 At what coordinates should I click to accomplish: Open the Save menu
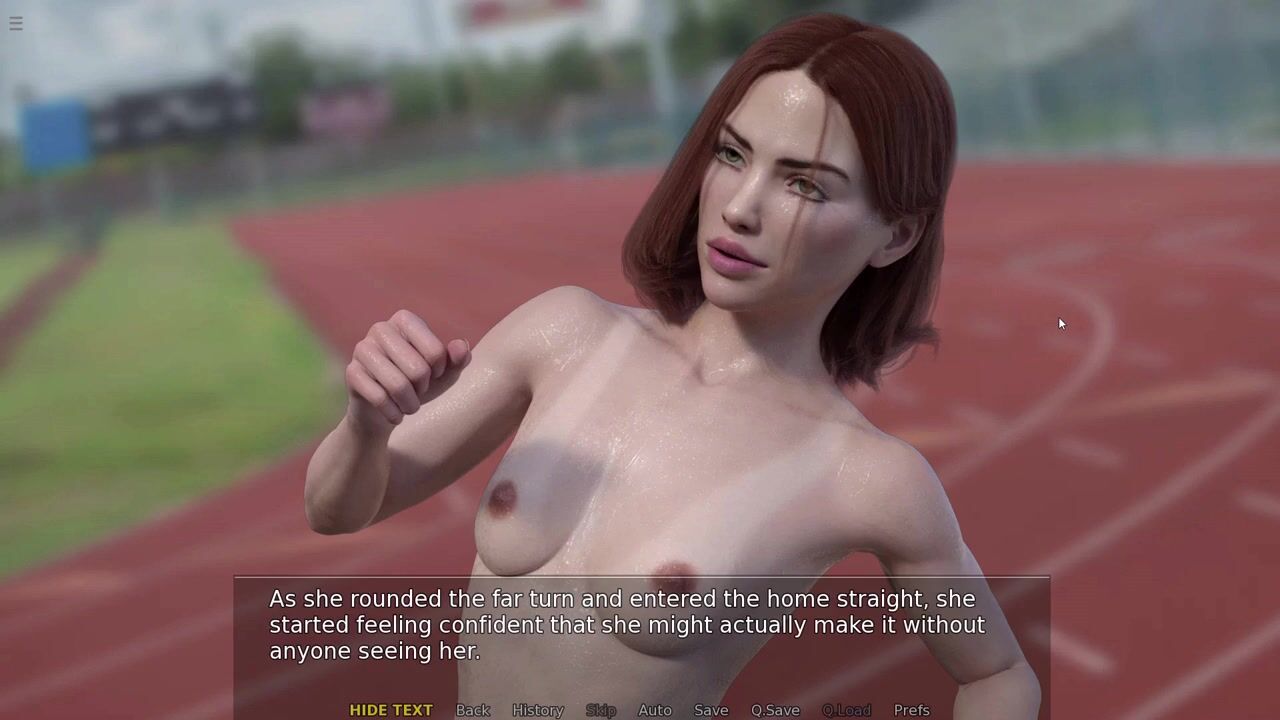coord(711,710)
